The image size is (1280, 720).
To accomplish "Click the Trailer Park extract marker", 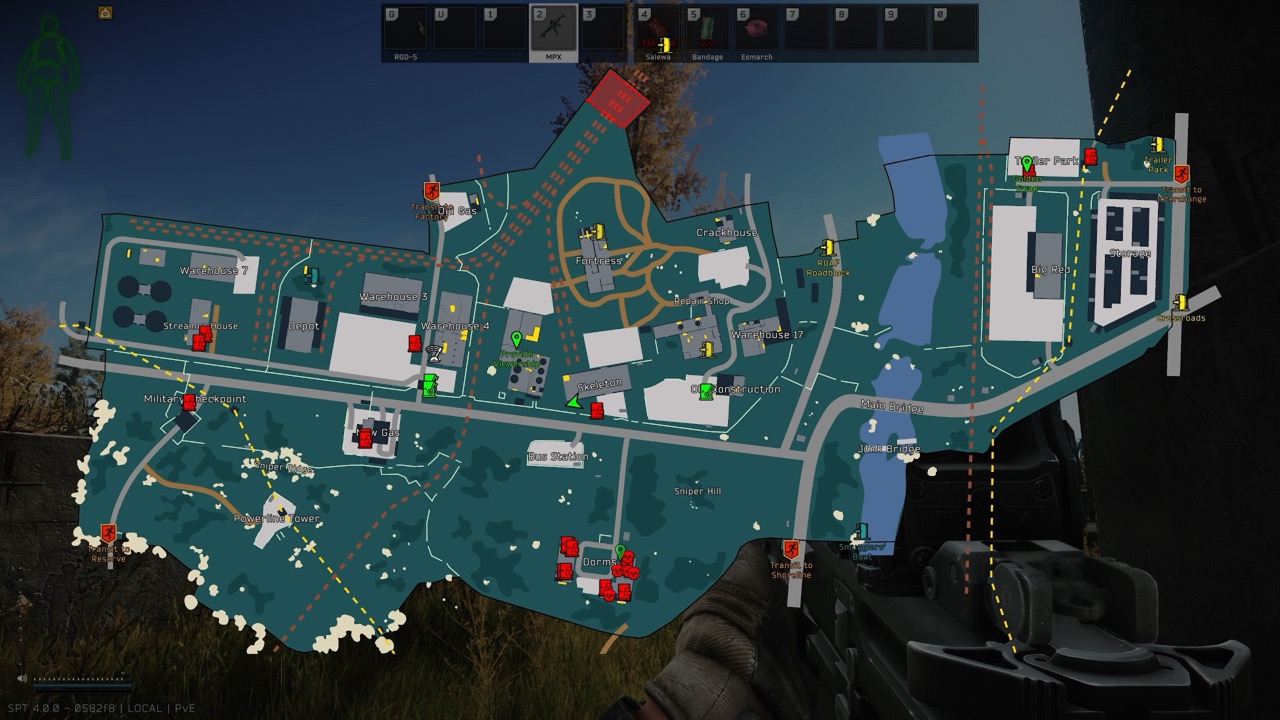I will 1157,145.
